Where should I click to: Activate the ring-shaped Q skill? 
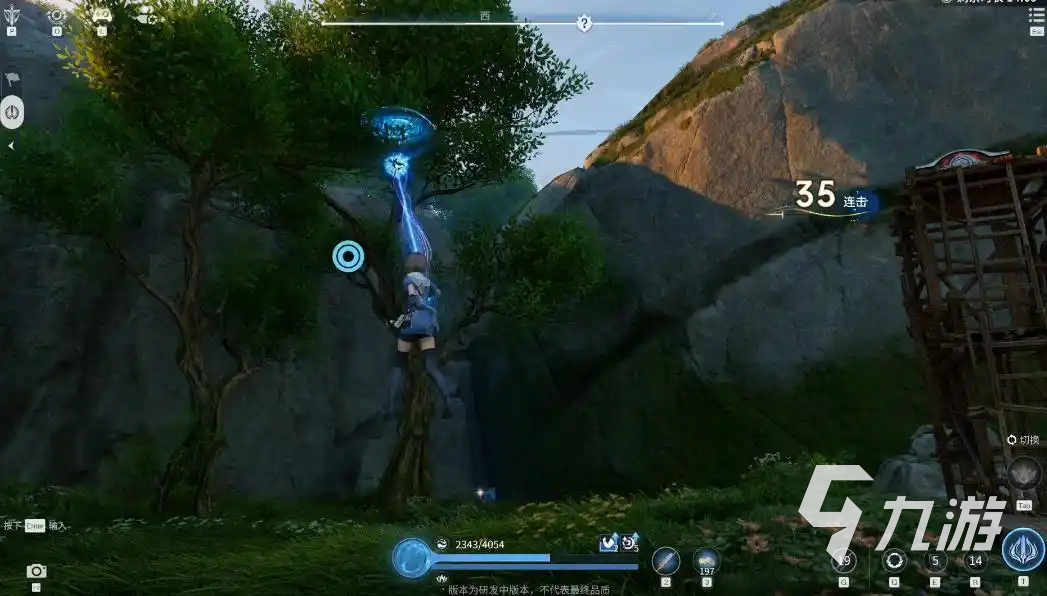pos(894,560)
